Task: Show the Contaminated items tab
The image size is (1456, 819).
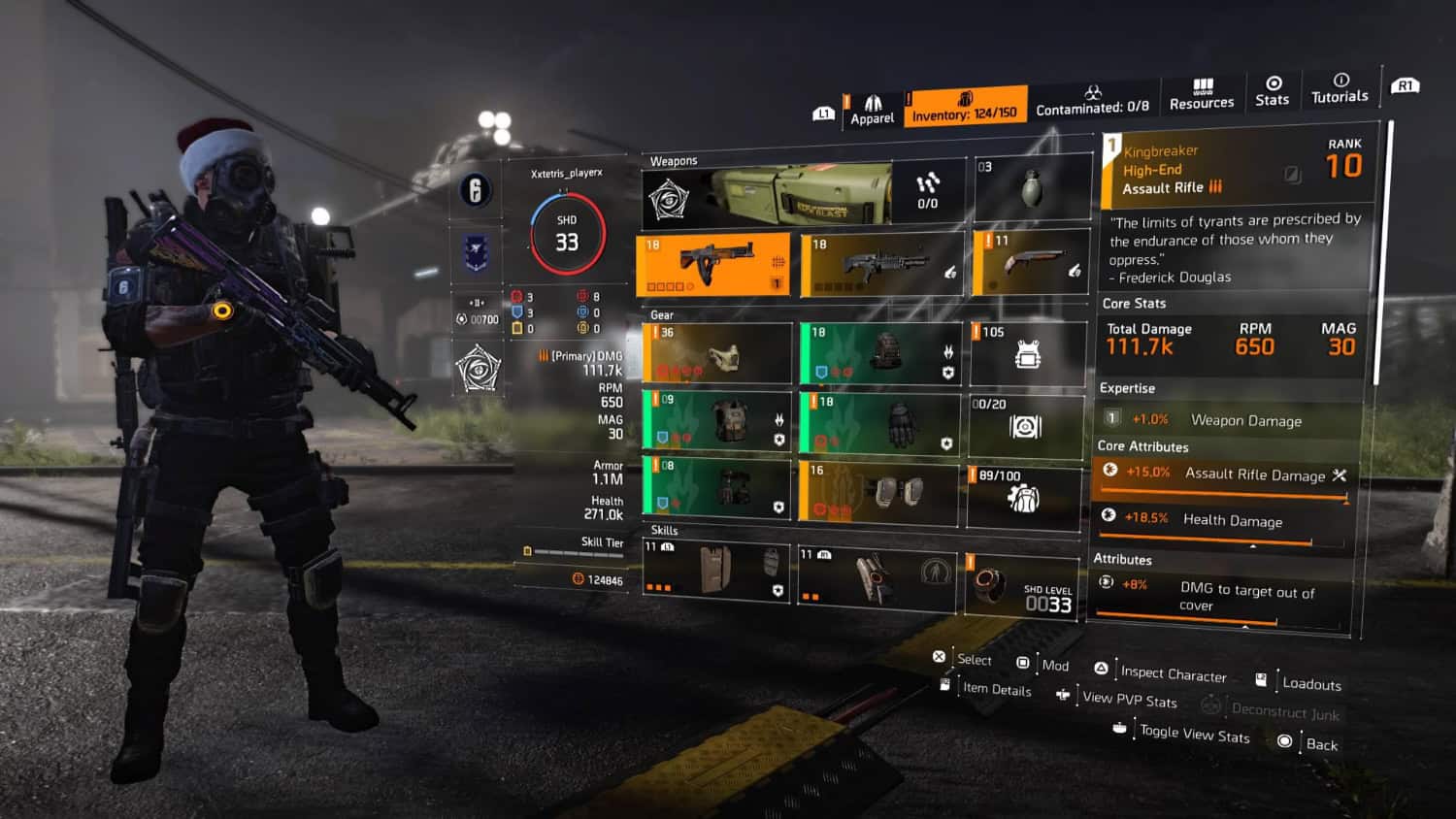Action: coord(1092,101)
